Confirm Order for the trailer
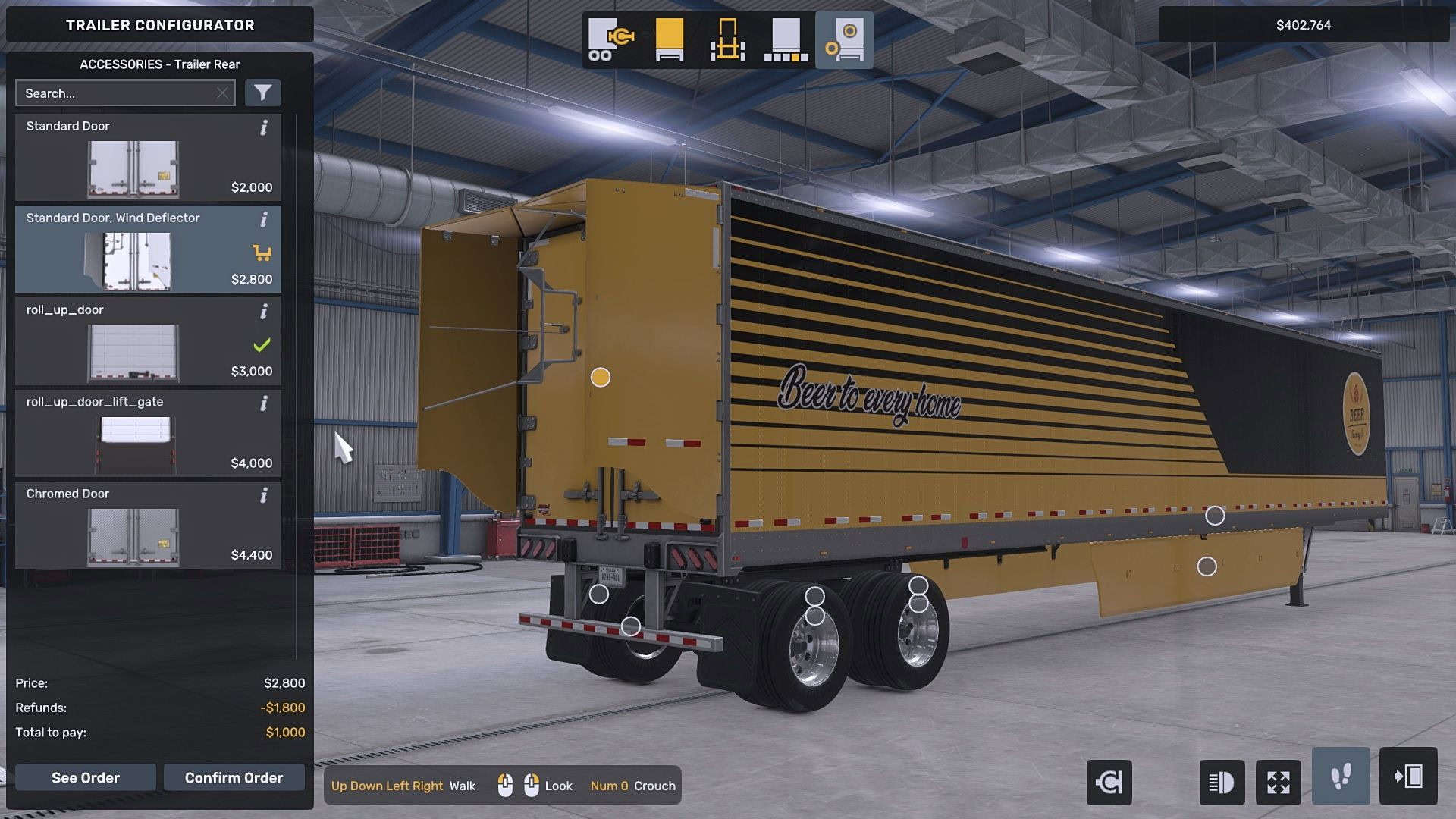 (x=234, y=777)
